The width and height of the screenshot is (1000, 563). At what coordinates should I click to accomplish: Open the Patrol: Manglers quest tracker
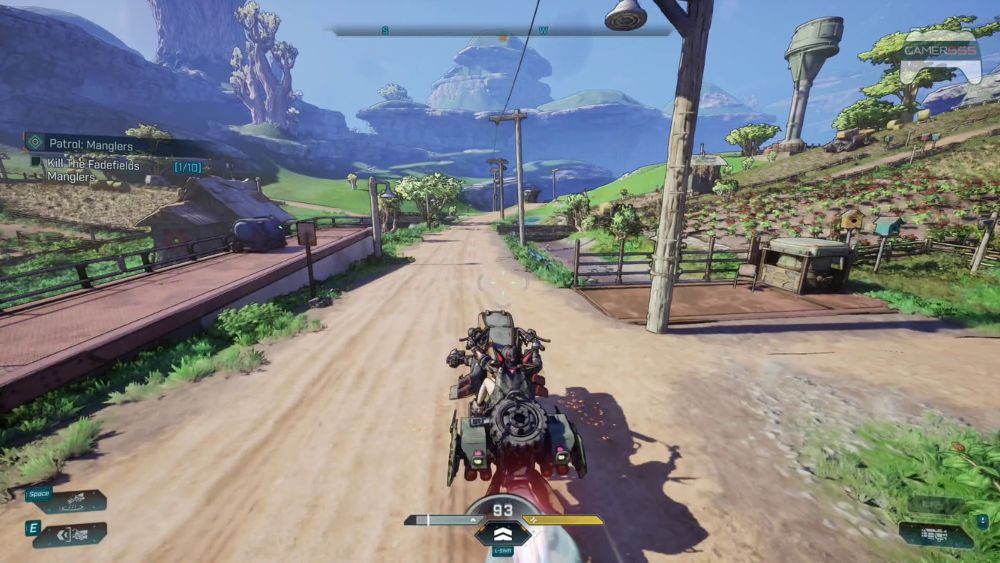[x=92, y=144]
